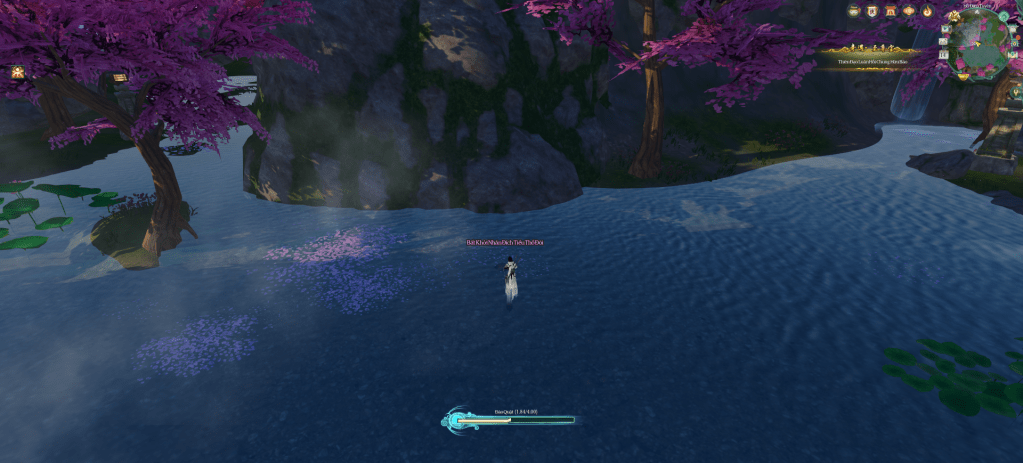Click the teal swirl button on the minimap
This screenshot has width=1023, height=463.
pos(1004,16)
